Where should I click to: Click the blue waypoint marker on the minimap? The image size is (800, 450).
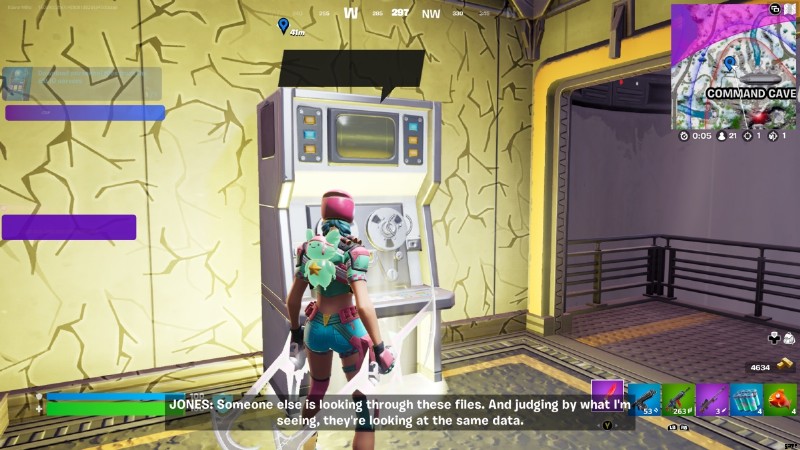(729, 63)
